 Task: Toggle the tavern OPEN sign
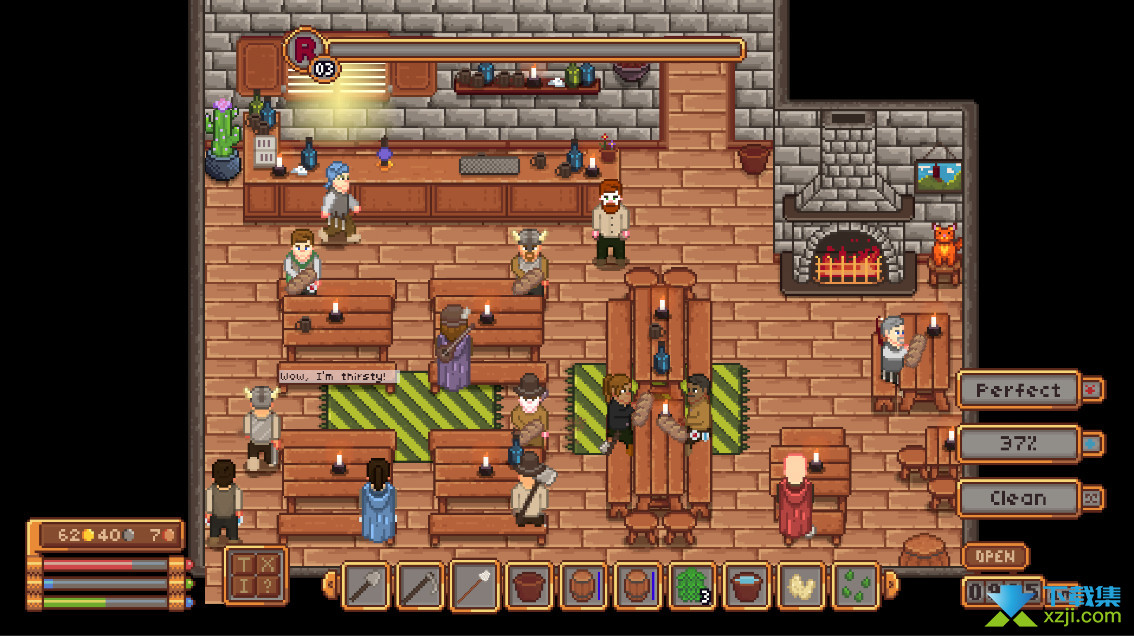point(994,556)
